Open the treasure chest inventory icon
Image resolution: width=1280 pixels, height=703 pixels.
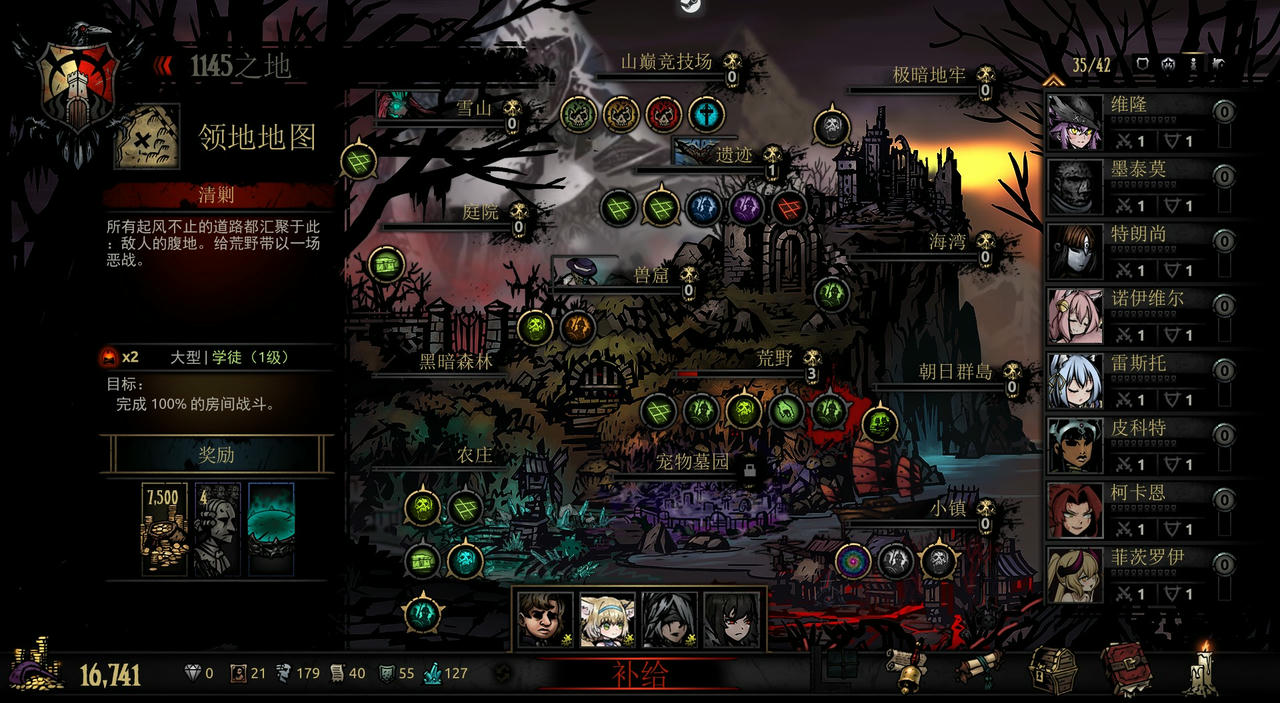(x=1053, y=669)
